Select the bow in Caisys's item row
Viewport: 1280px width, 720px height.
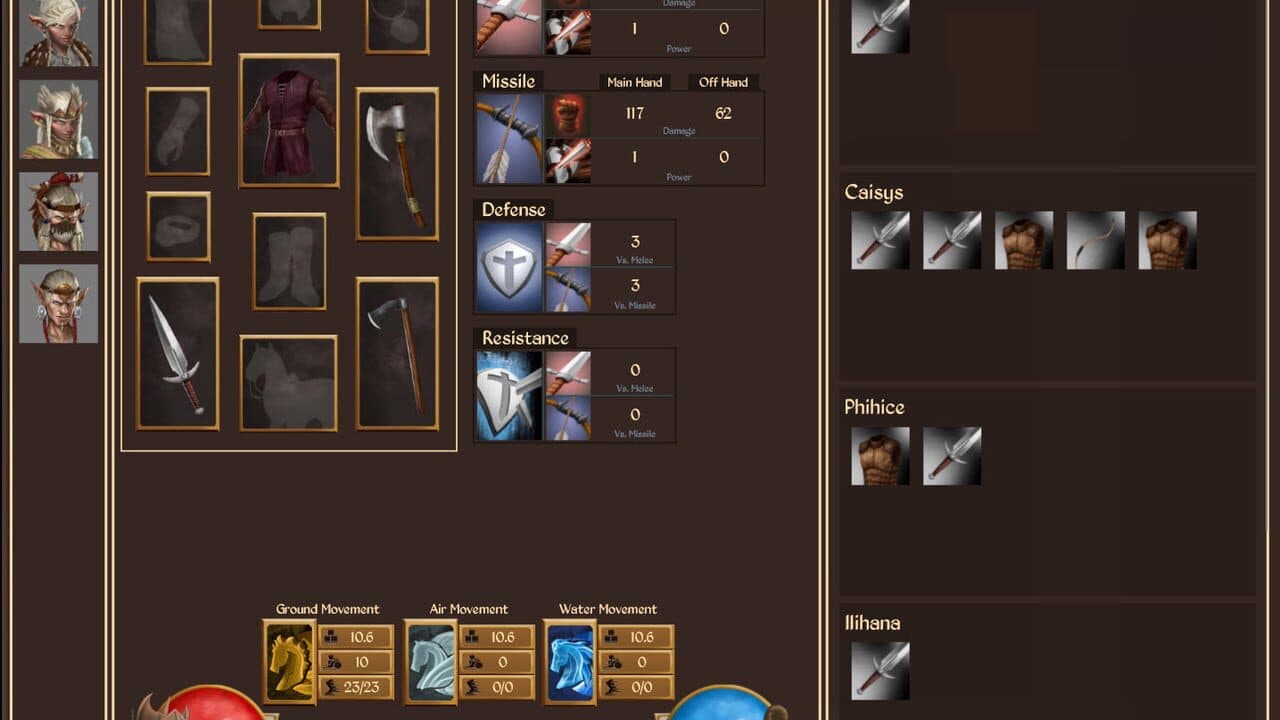click(1095, 240)
